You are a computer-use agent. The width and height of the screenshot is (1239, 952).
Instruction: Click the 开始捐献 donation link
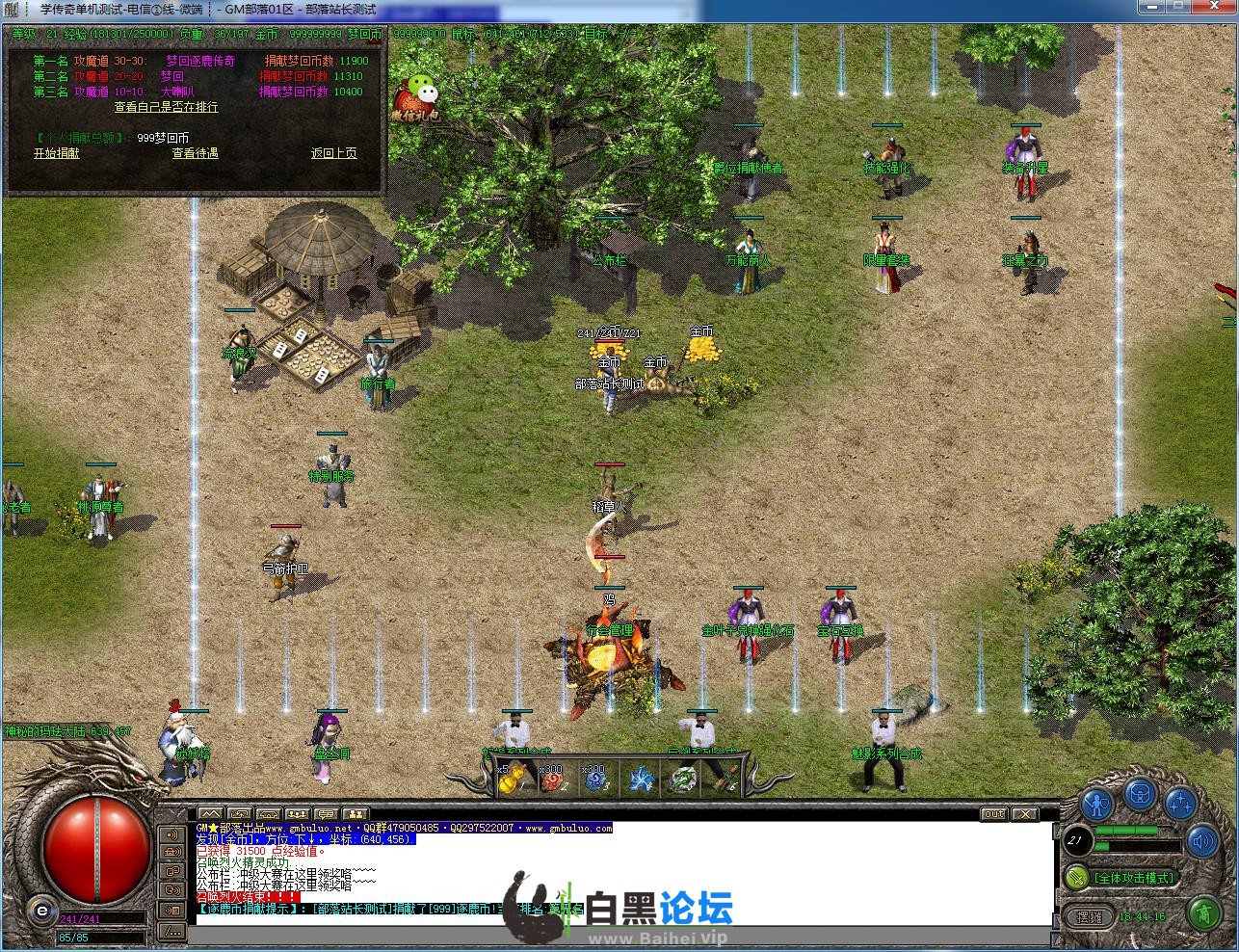(x=57, y=153)
